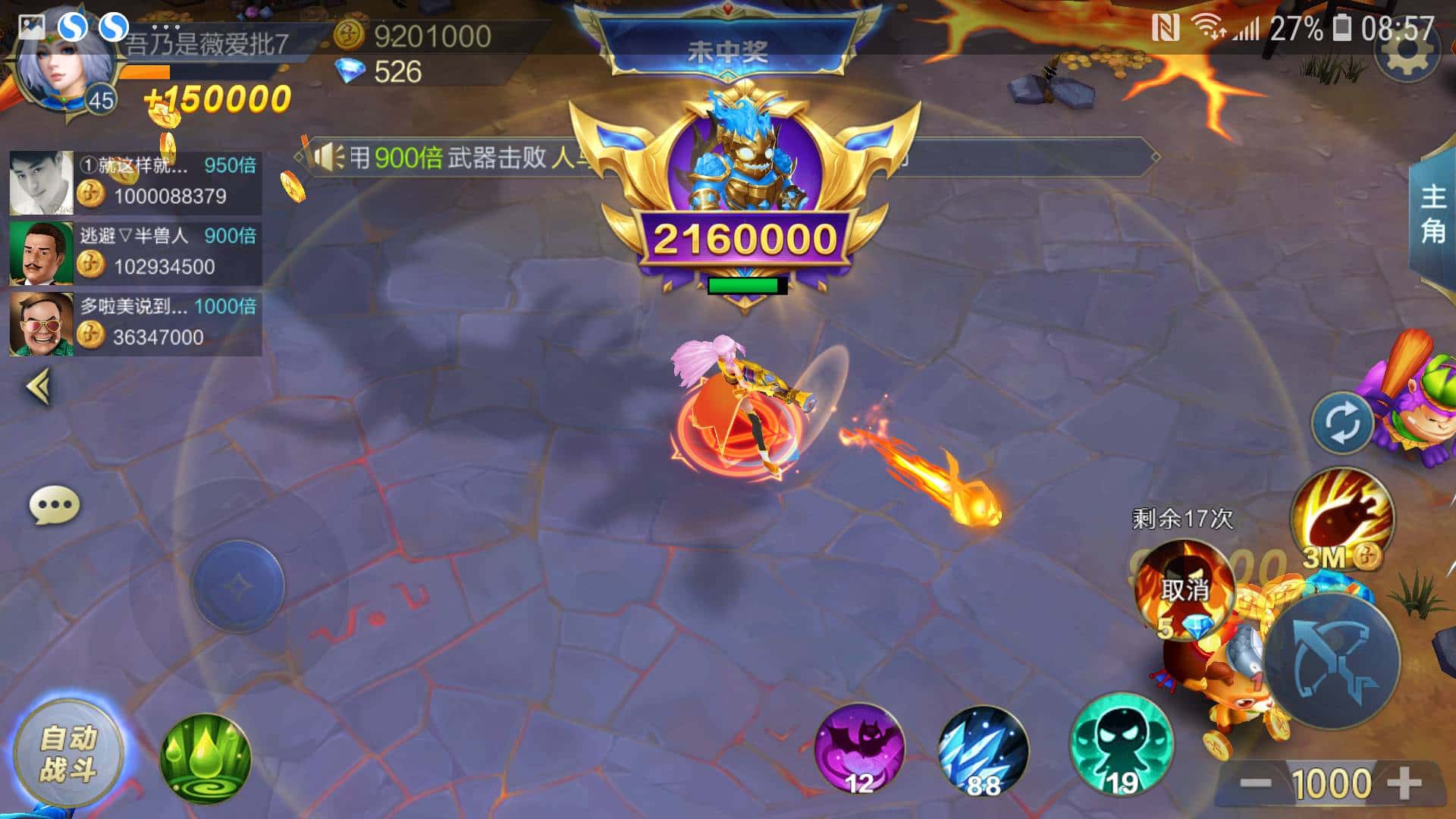The image size is (1456, 819).
Task: Tap the crossbow attack button
Action: click(1332, 661)
